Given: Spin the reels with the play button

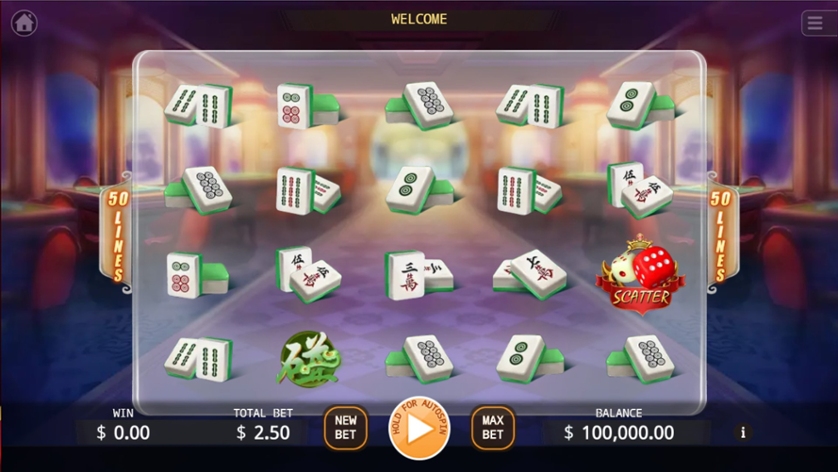Looking at the screenshot, I should (x=419, y=428).
